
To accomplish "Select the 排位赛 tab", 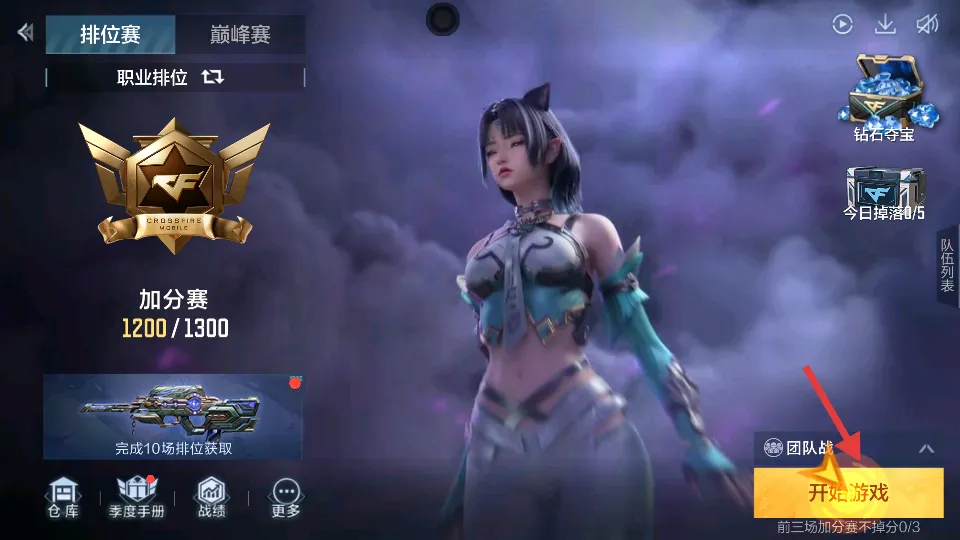I will (110, 35).
